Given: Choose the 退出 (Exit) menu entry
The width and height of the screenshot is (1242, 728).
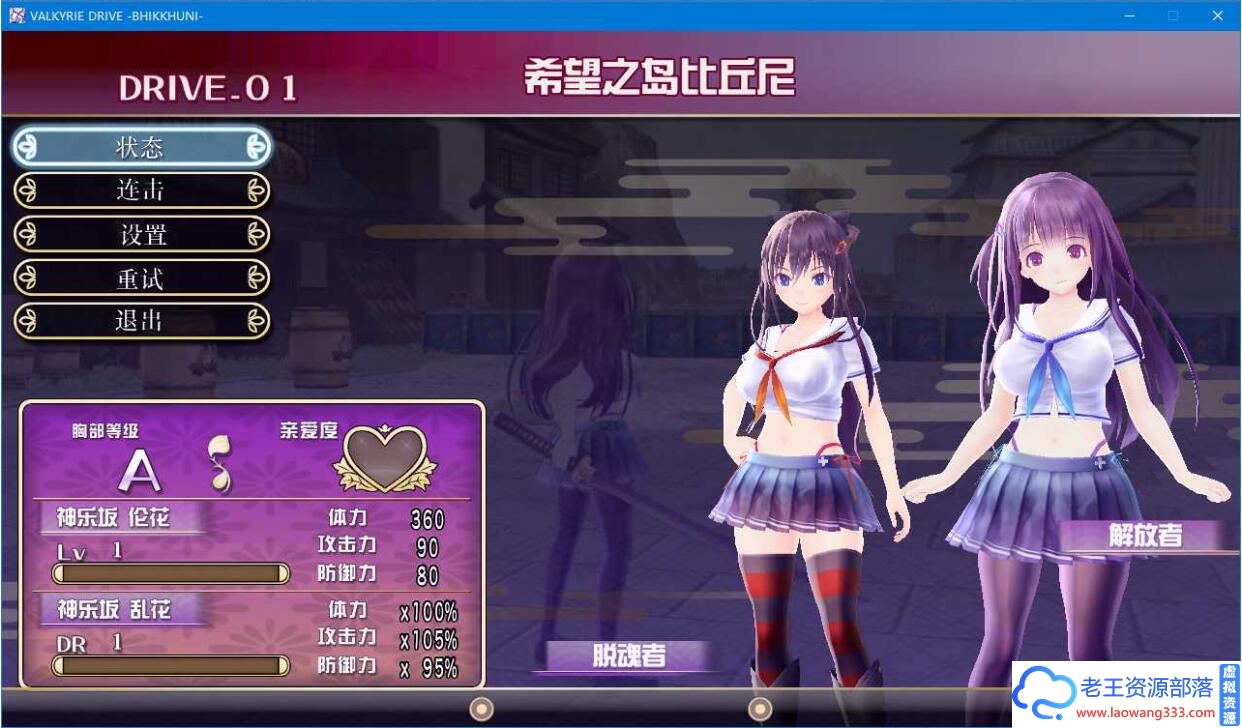Looking at the screenshot, I should [141, 321].
